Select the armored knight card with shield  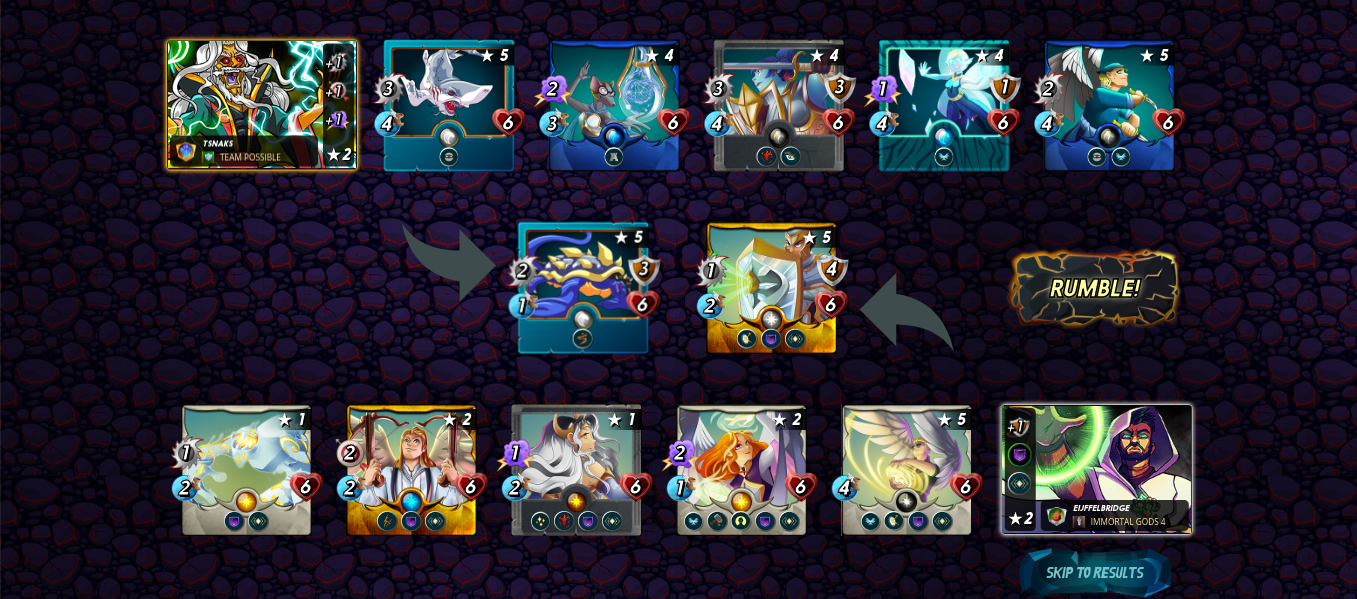[779, 105]
